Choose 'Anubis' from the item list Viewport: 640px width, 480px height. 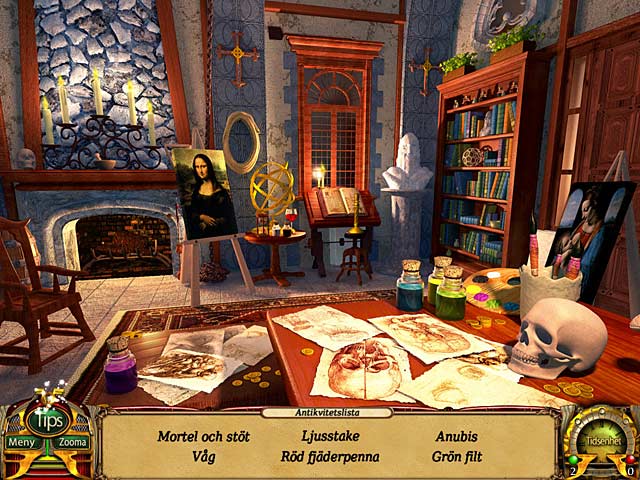tap(456, 437)
